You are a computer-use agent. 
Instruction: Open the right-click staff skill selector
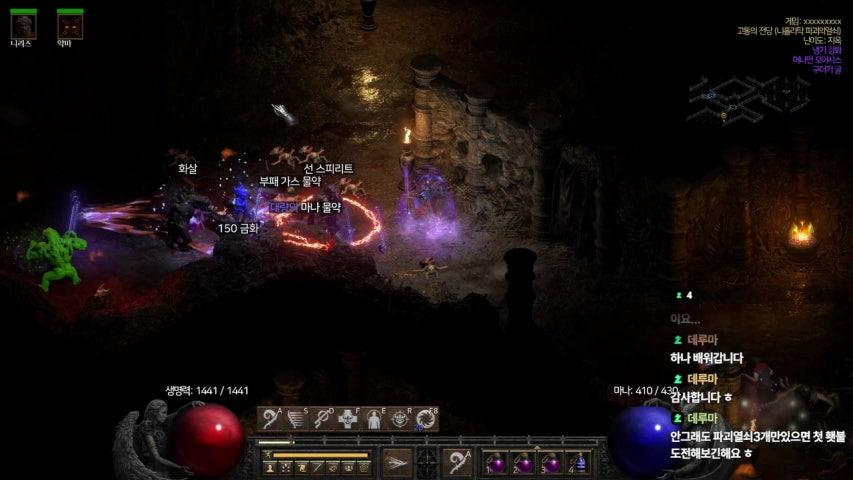458,462
